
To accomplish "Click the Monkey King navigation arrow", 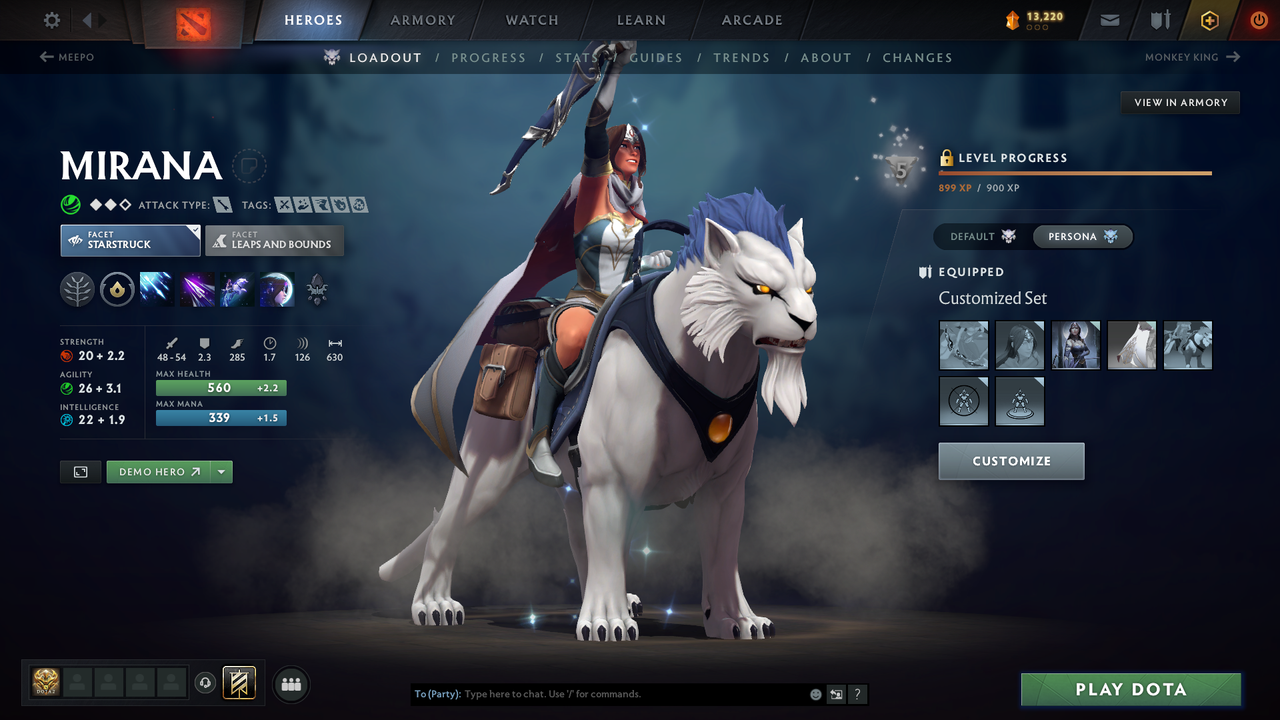I will click(1232, 57).
